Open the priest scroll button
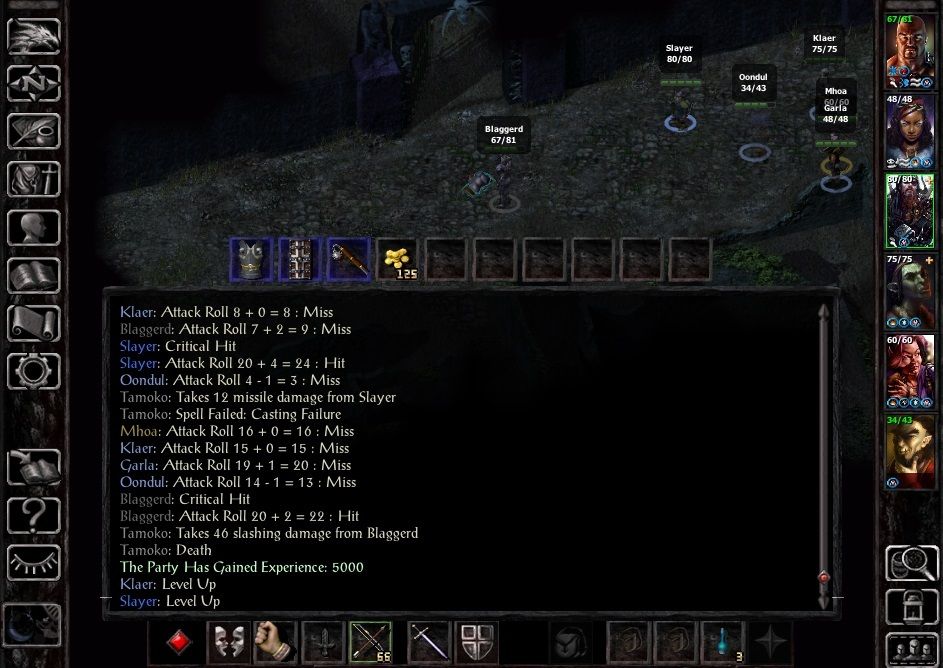Viewport: 943px width, 668px height. pos(34,324)
